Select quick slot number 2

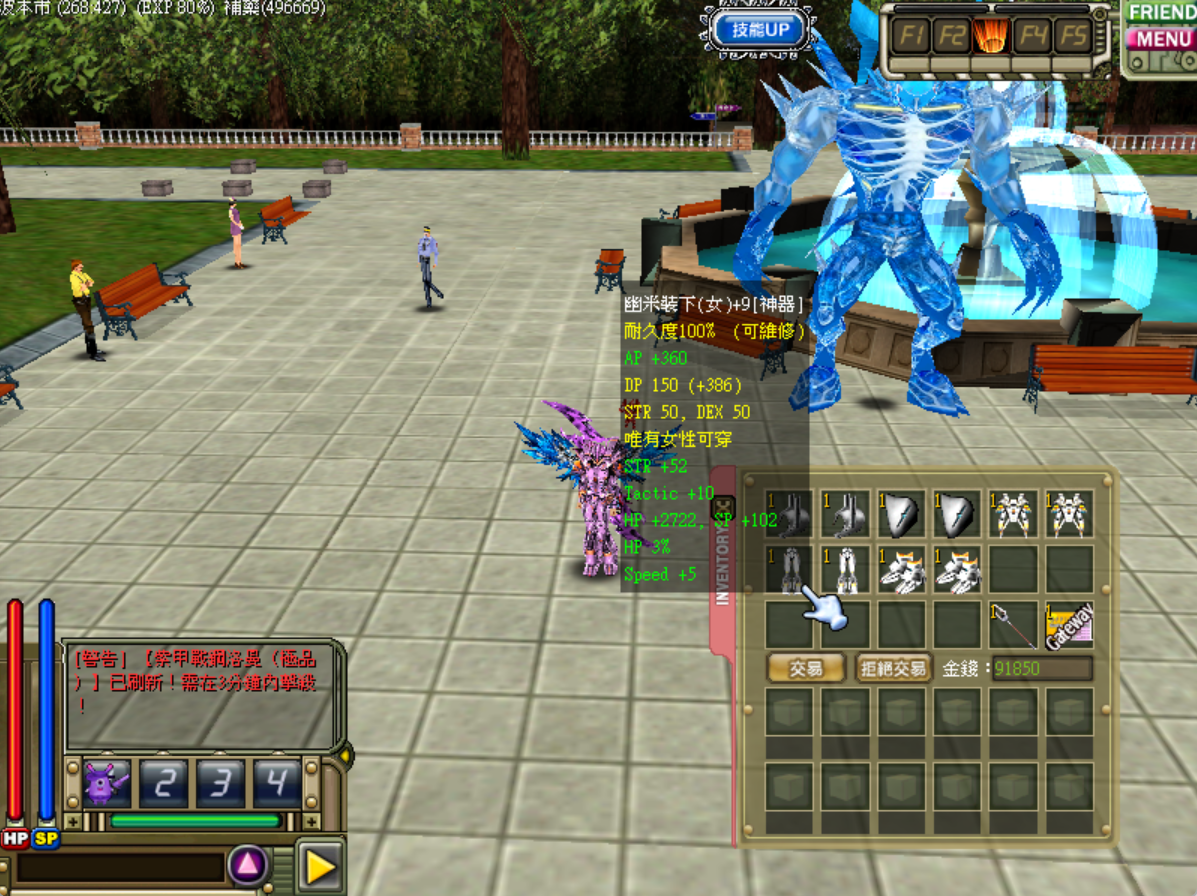point(164,783)
